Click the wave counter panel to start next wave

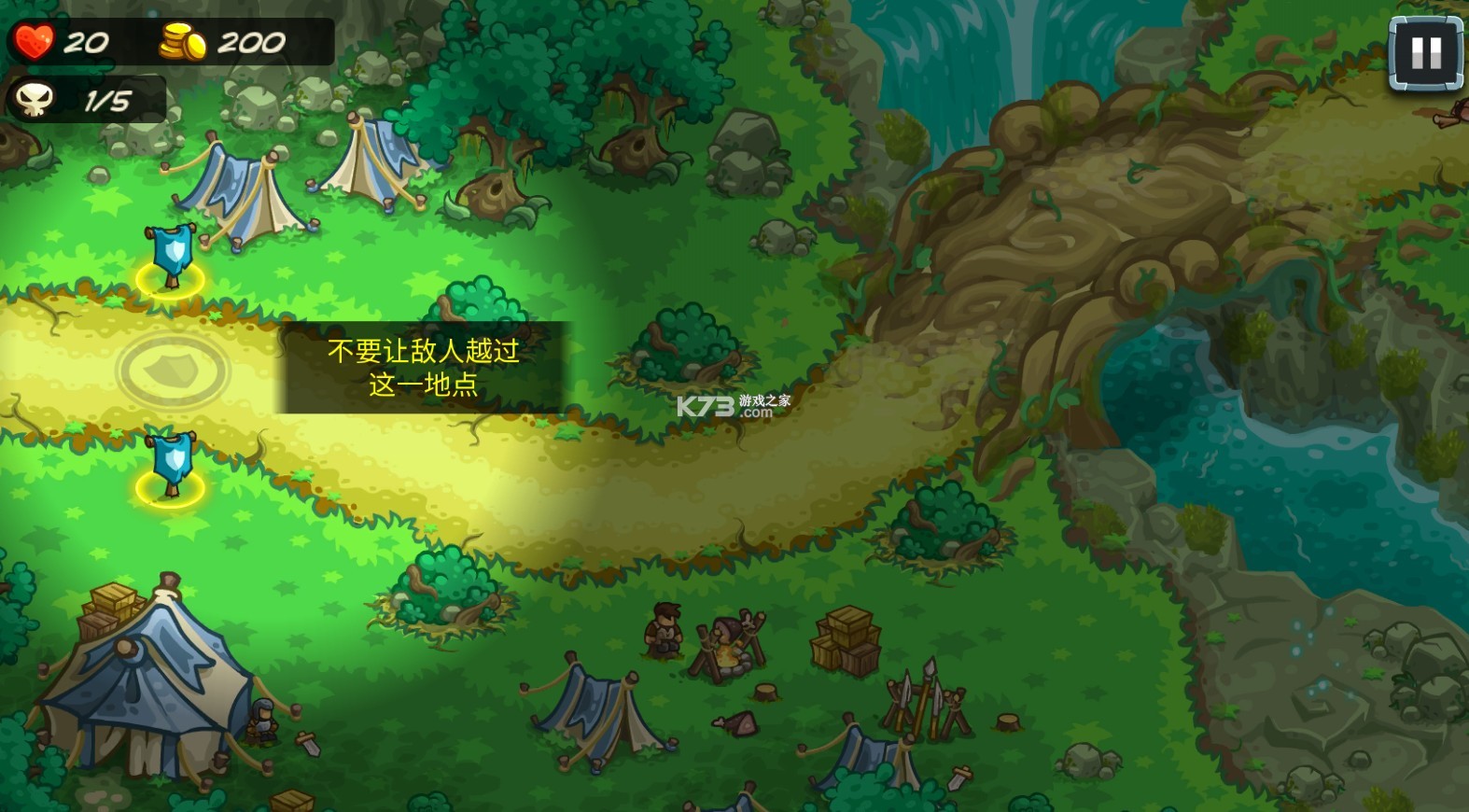coord(84,99)
